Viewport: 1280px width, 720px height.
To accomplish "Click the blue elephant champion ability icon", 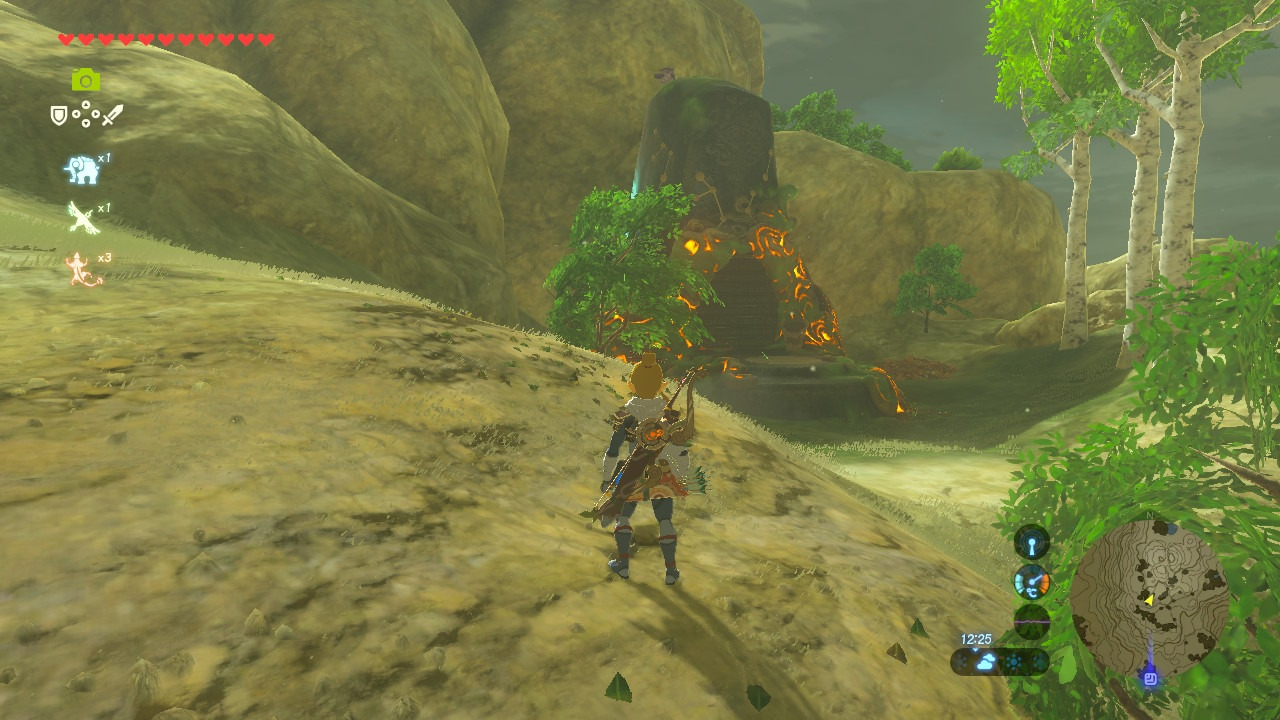I will (x=82, y=170).
